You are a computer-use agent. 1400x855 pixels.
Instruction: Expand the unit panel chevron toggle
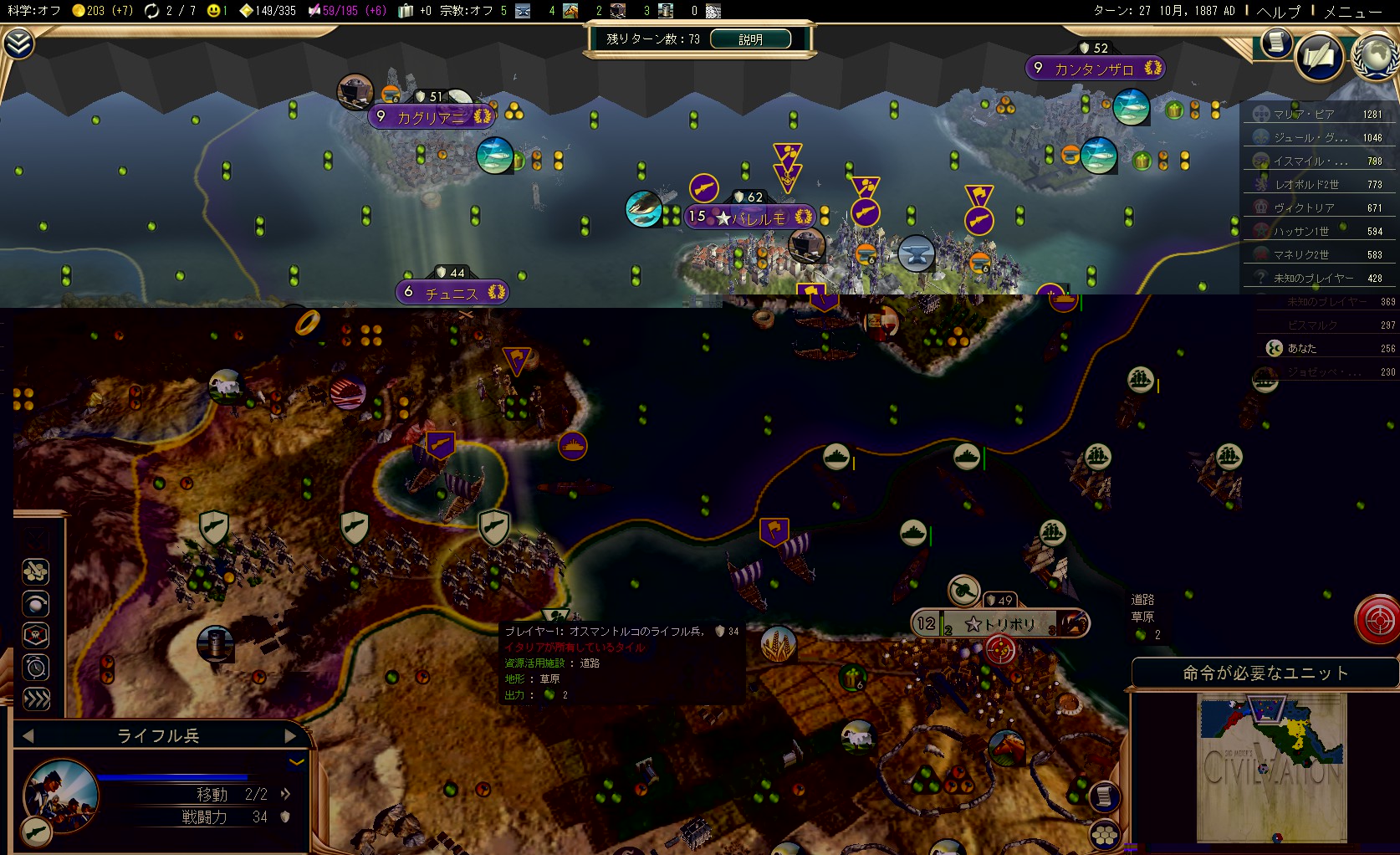[x=296, y=761]
